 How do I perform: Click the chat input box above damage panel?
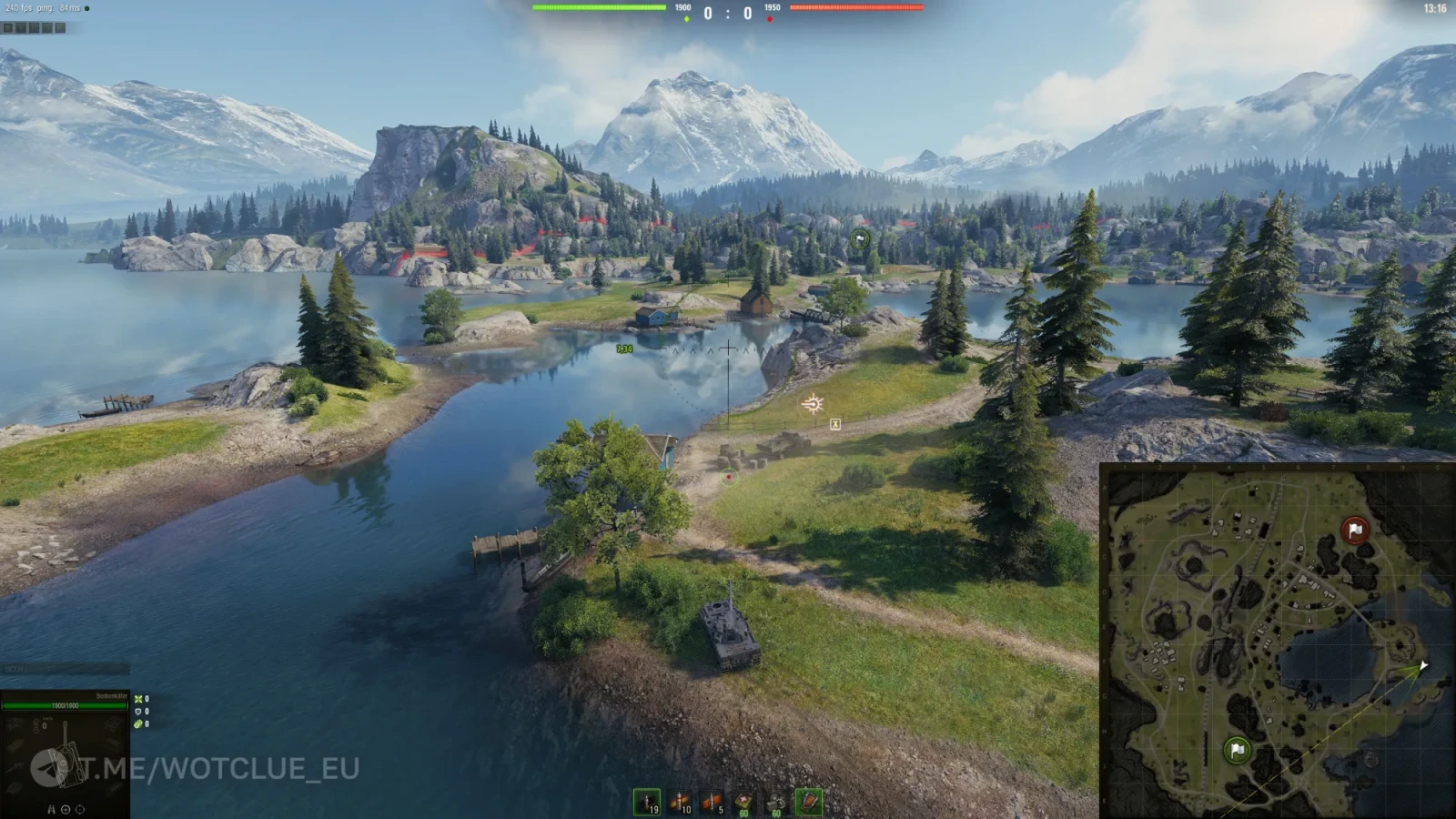65,669
